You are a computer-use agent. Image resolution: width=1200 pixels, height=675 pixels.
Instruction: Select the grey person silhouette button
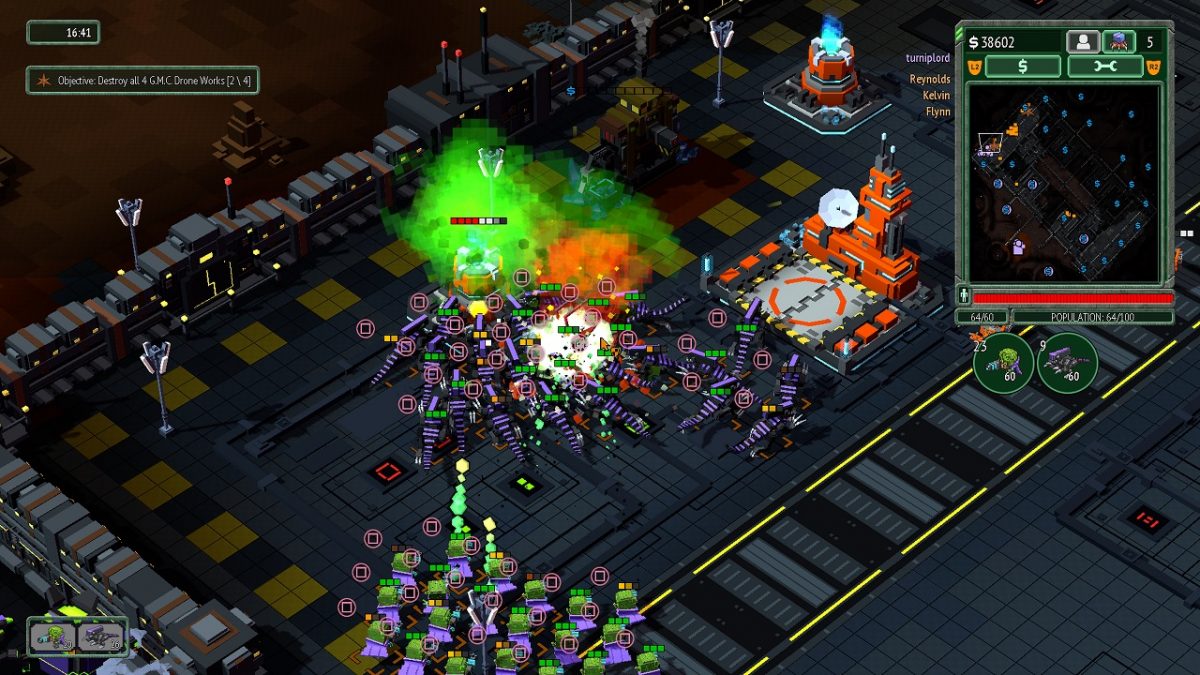tap(1083, 42)
